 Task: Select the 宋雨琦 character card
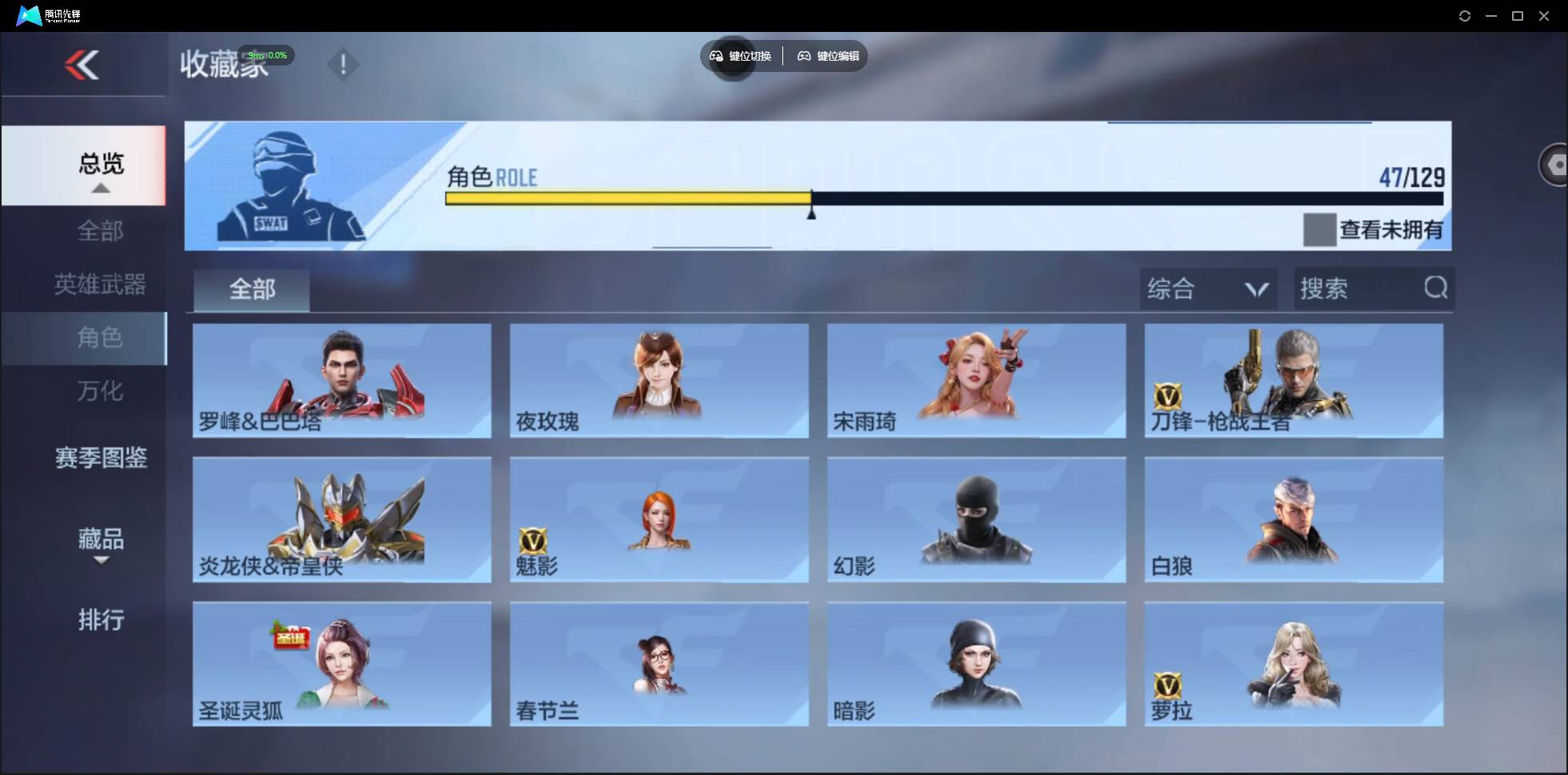975,381
